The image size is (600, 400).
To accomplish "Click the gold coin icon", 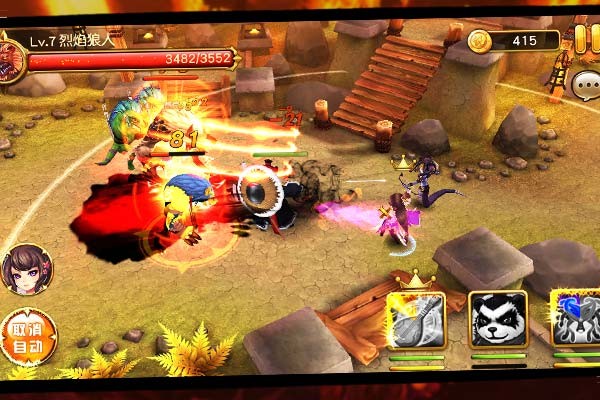I will [480, 41].
